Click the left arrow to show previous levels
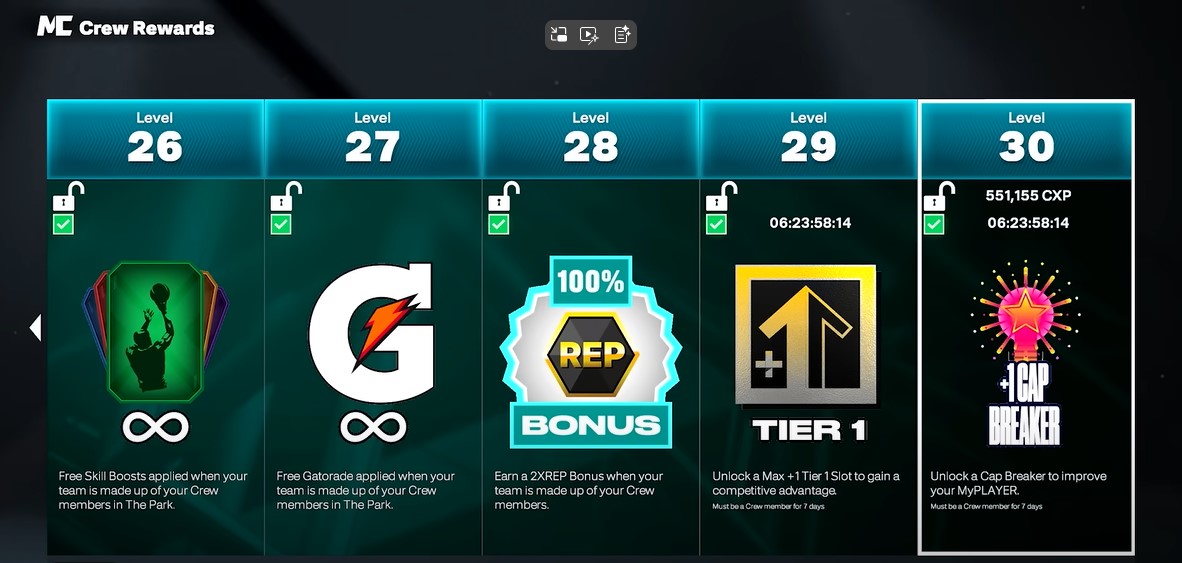This screenshot has height=563, width=1182. point(36,327)
